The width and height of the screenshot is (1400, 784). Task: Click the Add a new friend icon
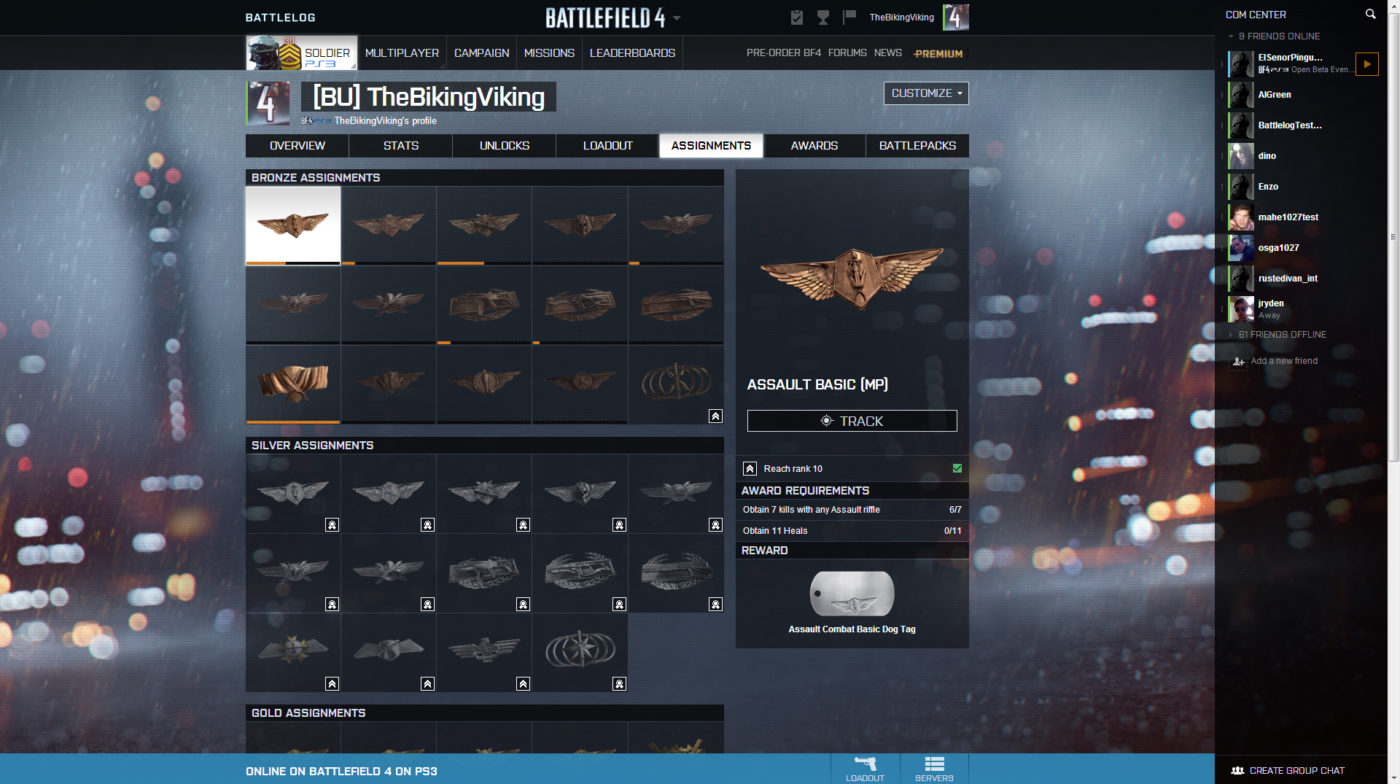(1238, 361)
